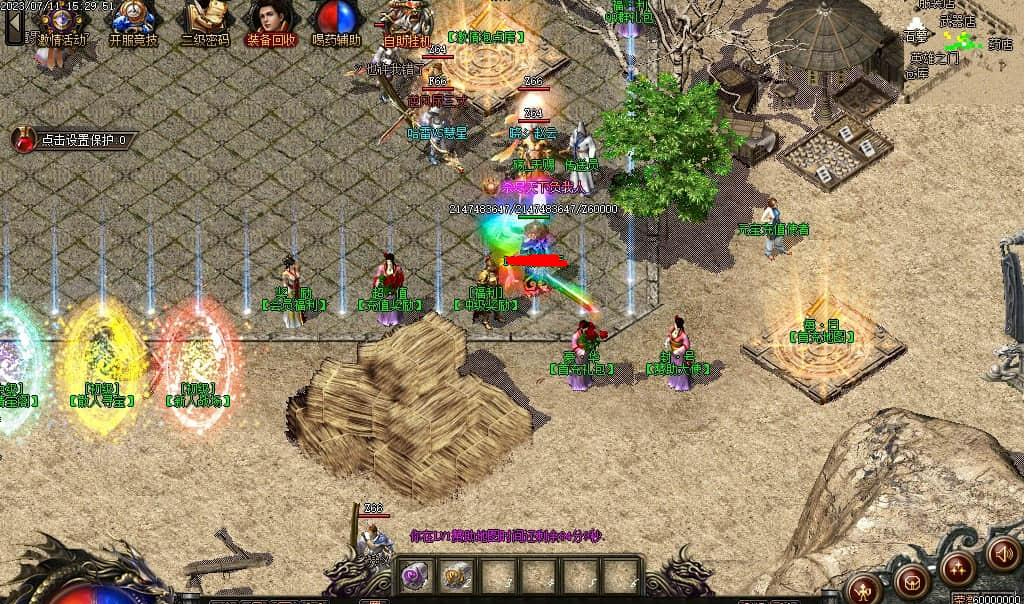Screen dimensions: 1028x604
Task: Open the 开服竞技 server competition menu
Action: pos(134,22)
